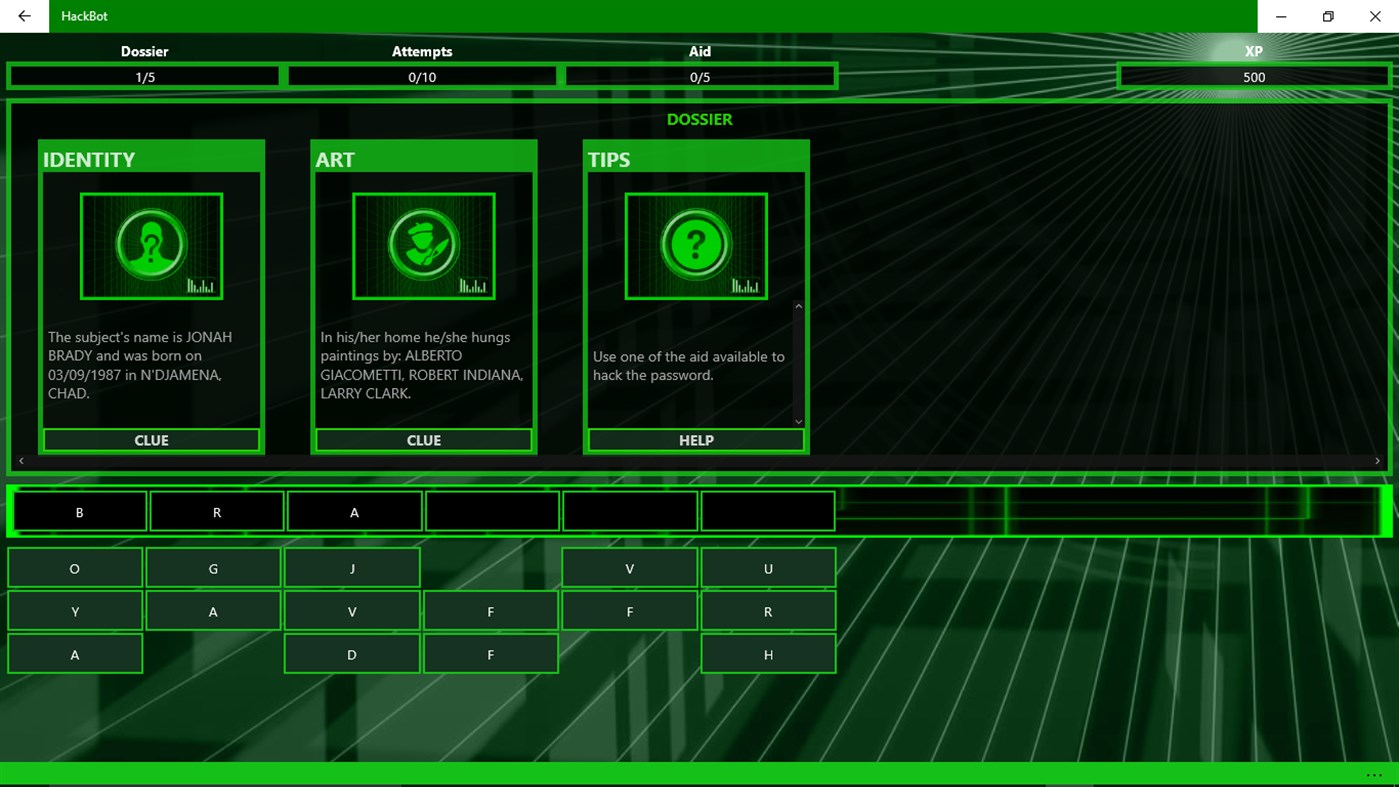Image resolution: width=1399 pixels, height=787 pixels.
Task: Click the painter icon on the ART card
Action: [x=423, y=245]
